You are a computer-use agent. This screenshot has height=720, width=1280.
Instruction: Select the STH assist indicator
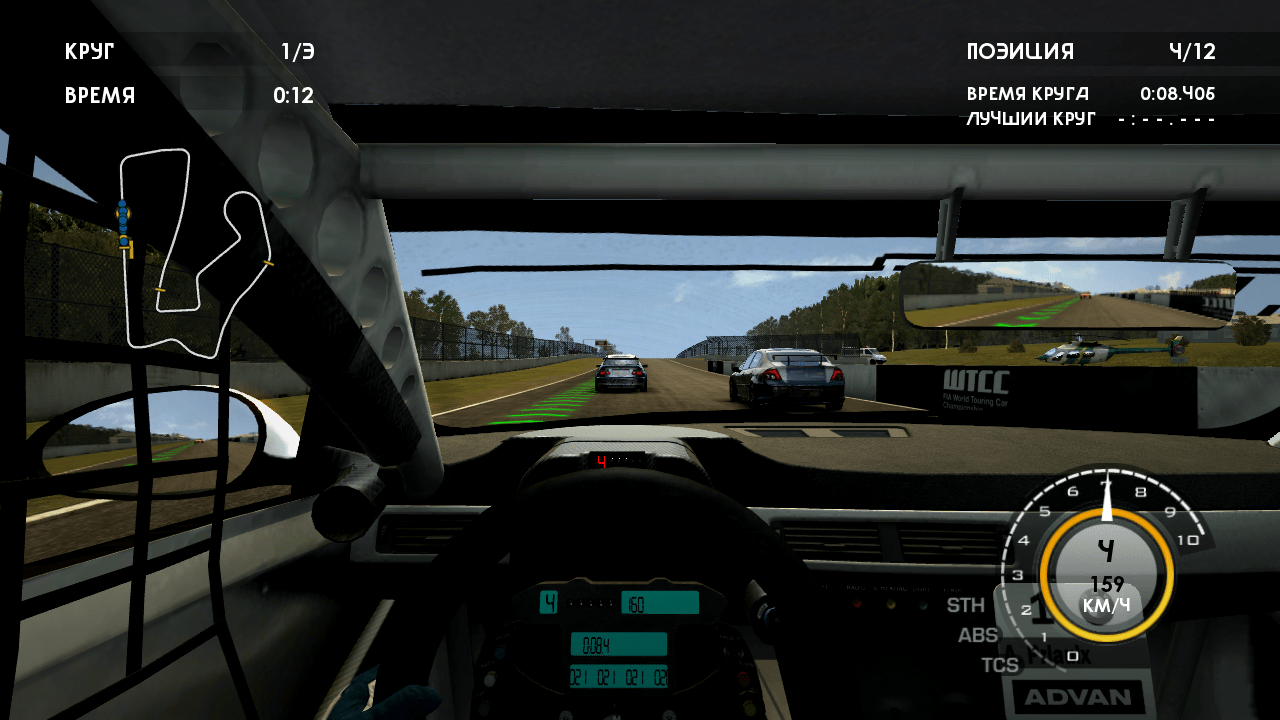[965, 605]
